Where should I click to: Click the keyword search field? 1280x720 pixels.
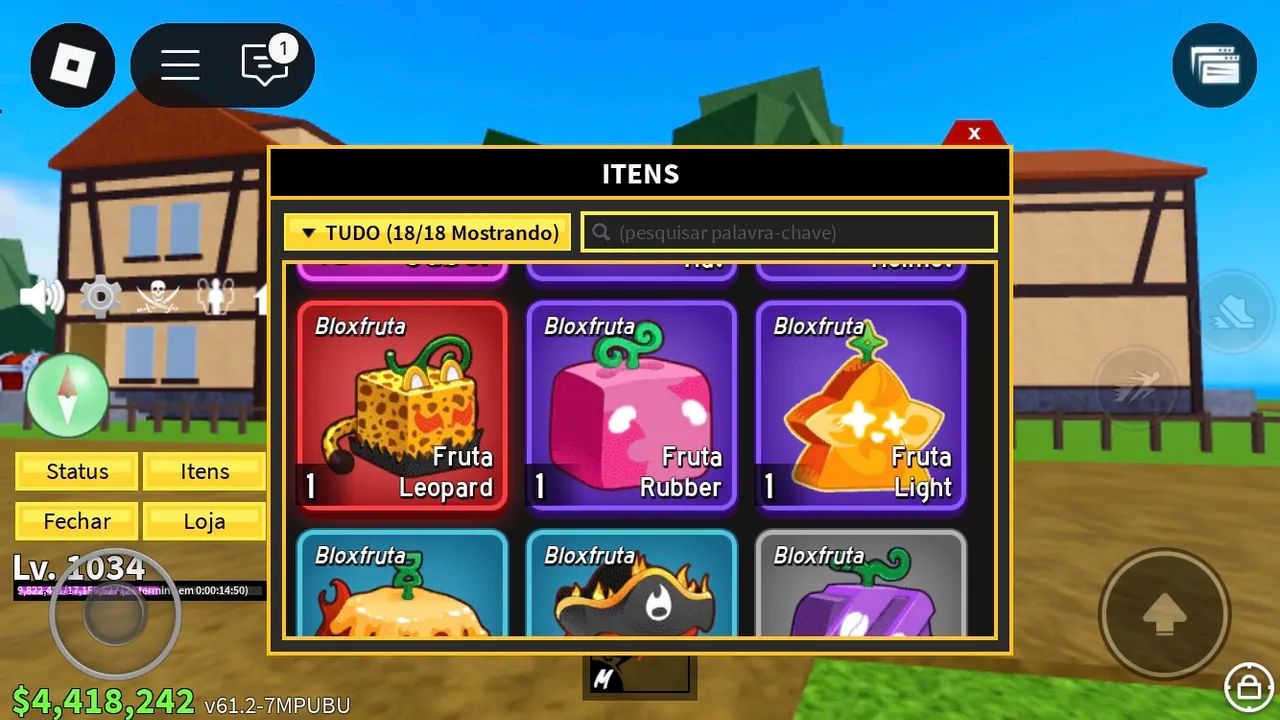[x=790, y=232]
